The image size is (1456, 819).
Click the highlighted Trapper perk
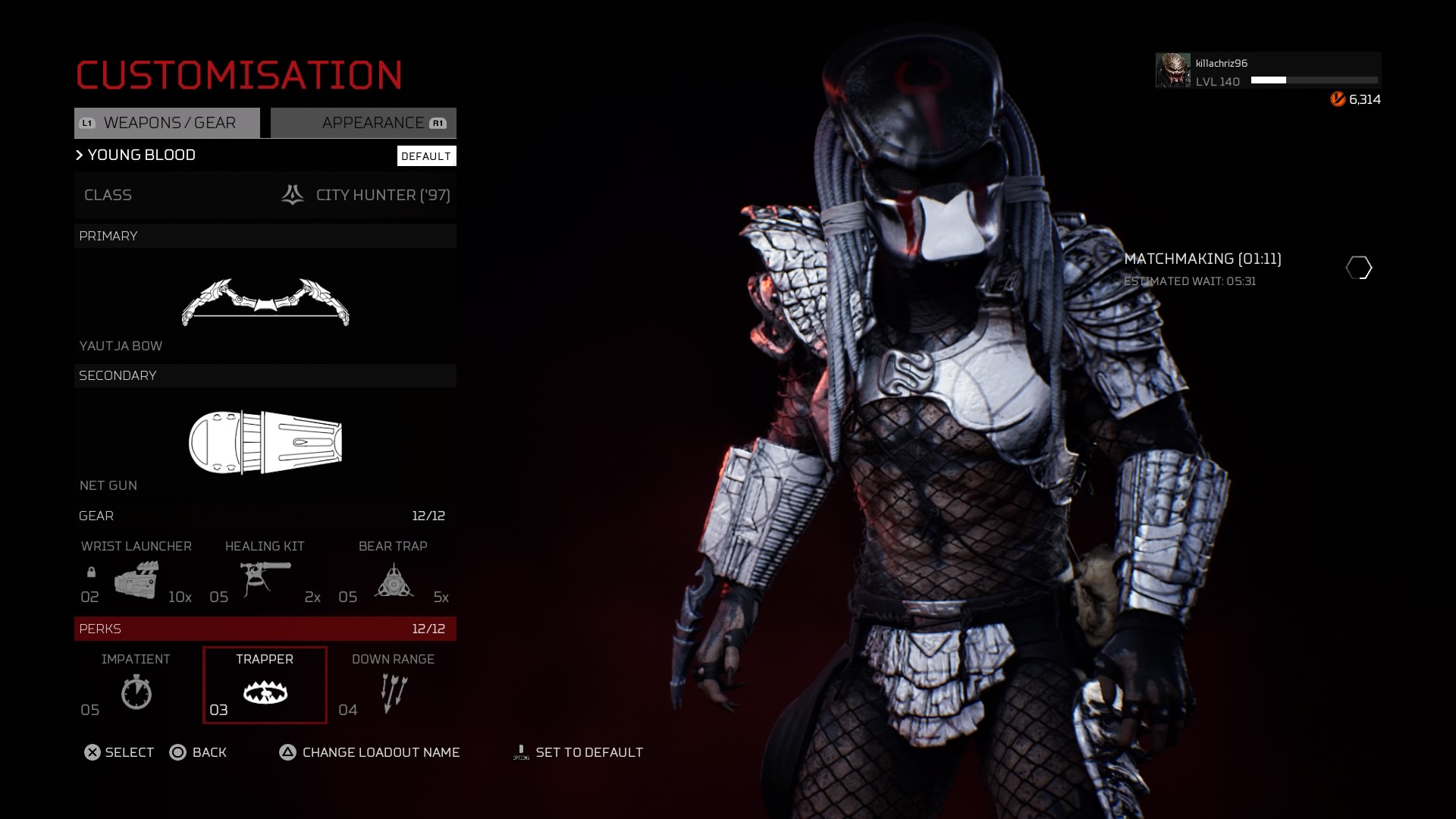pos(265,686)
